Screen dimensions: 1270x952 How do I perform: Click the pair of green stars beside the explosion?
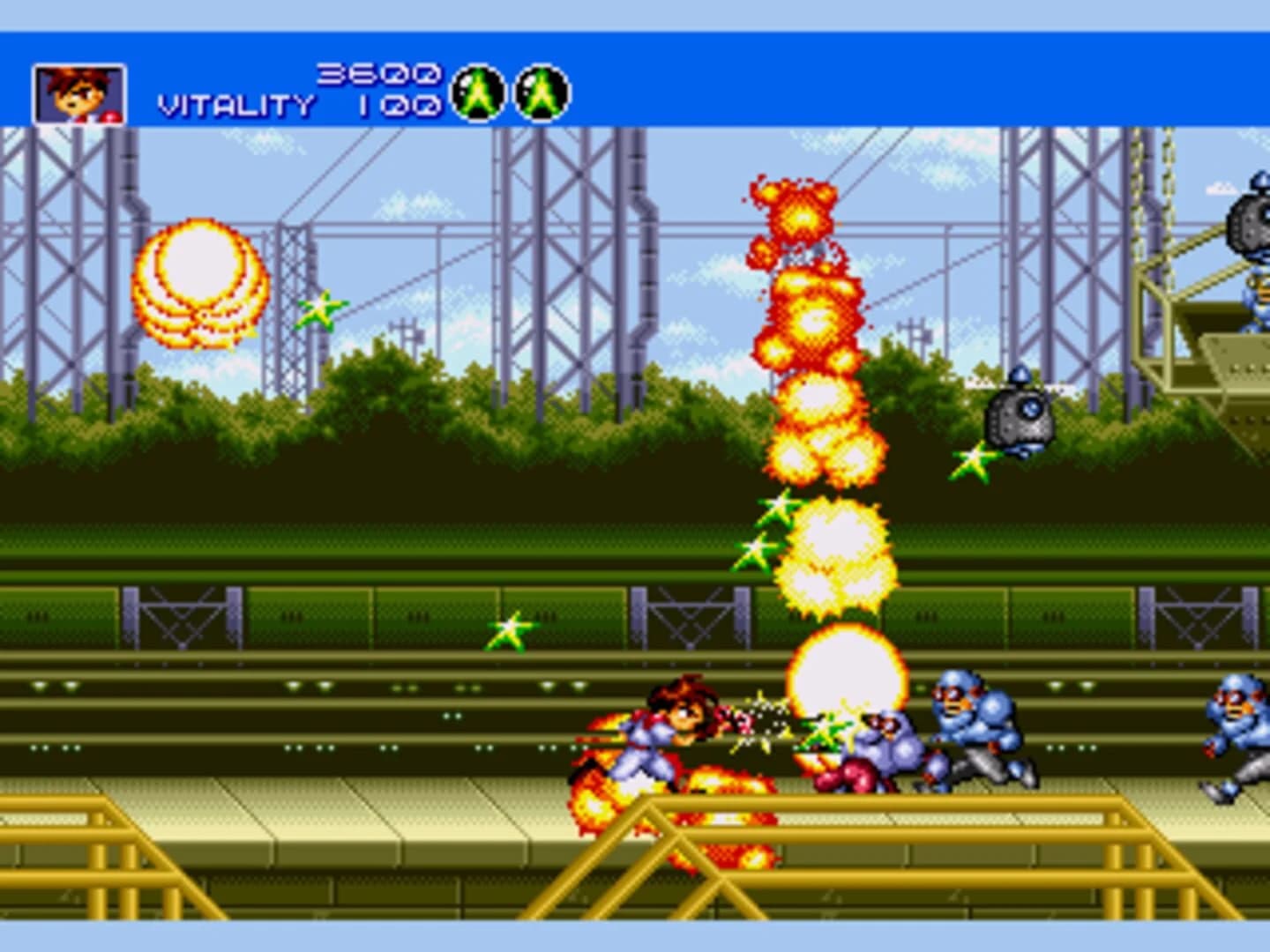[x=764, y=529]
